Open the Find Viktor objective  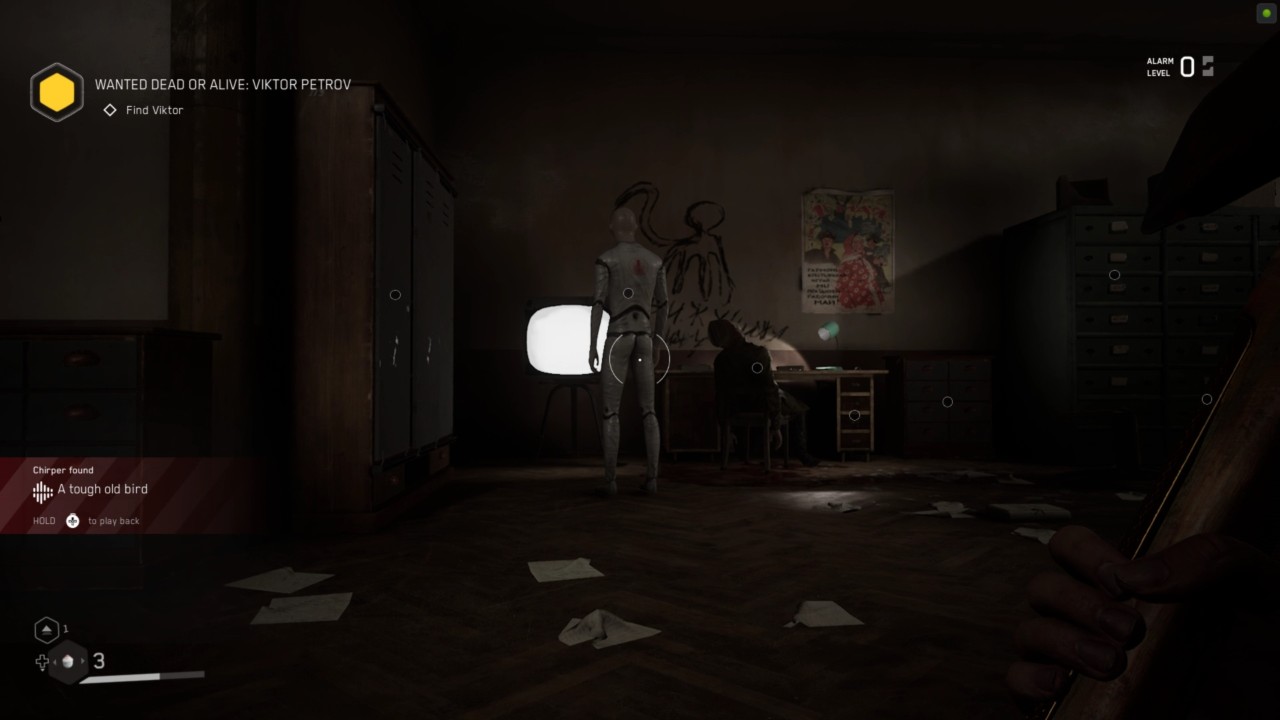pos(153,110)
